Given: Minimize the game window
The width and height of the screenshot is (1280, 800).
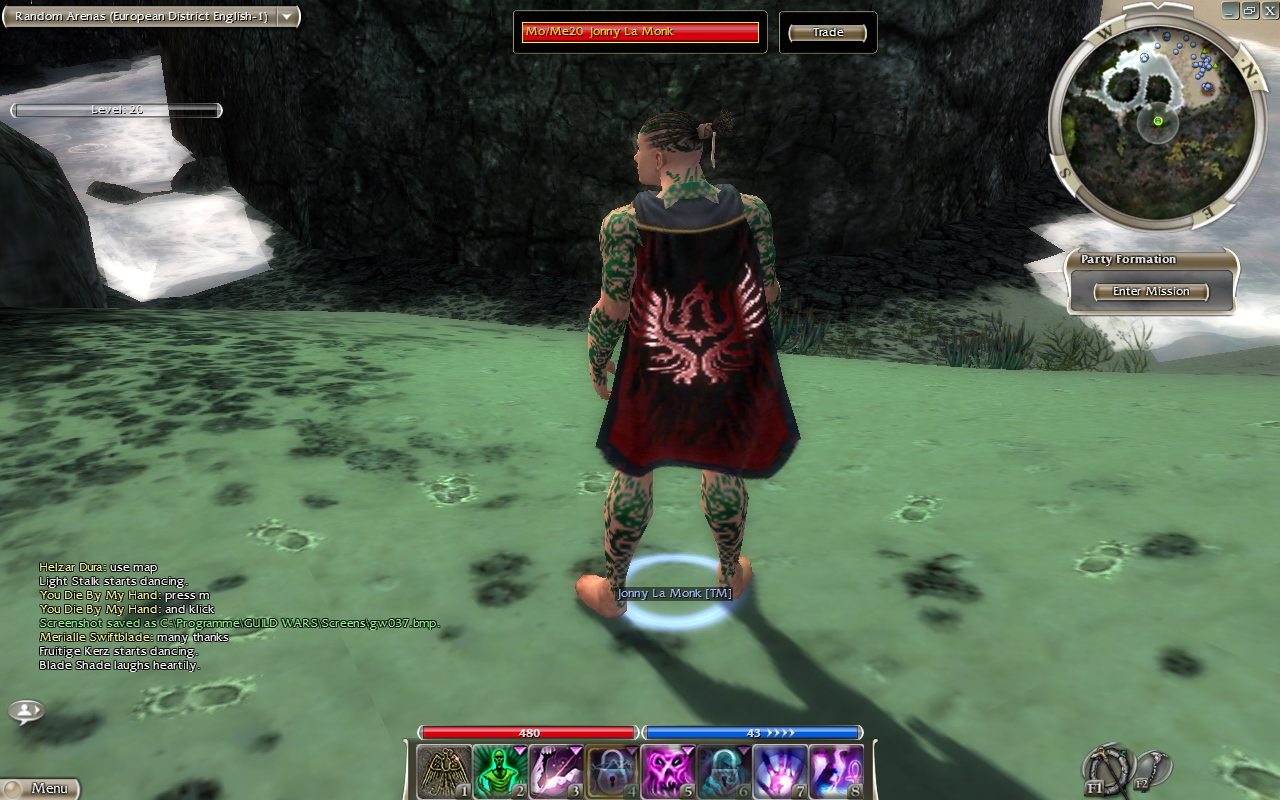Looking at the screenshot, I should coord(1229,10).
